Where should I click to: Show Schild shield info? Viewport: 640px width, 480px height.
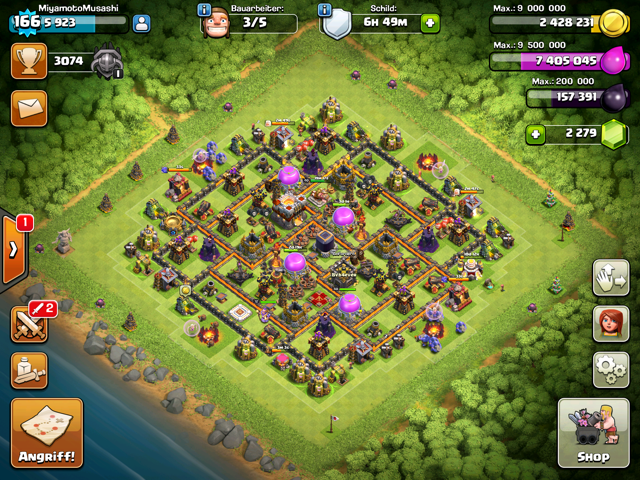click(x=325, y=9)
